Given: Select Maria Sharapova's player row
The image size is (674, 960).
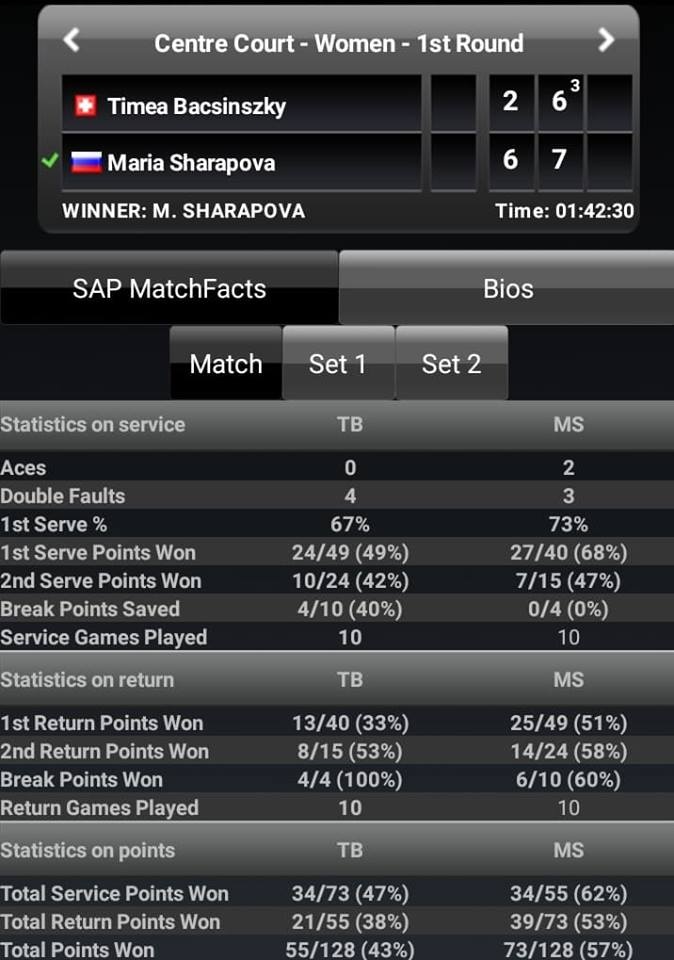Looking at the screenshot, I should pyautogui.click(x=241, y=162).
